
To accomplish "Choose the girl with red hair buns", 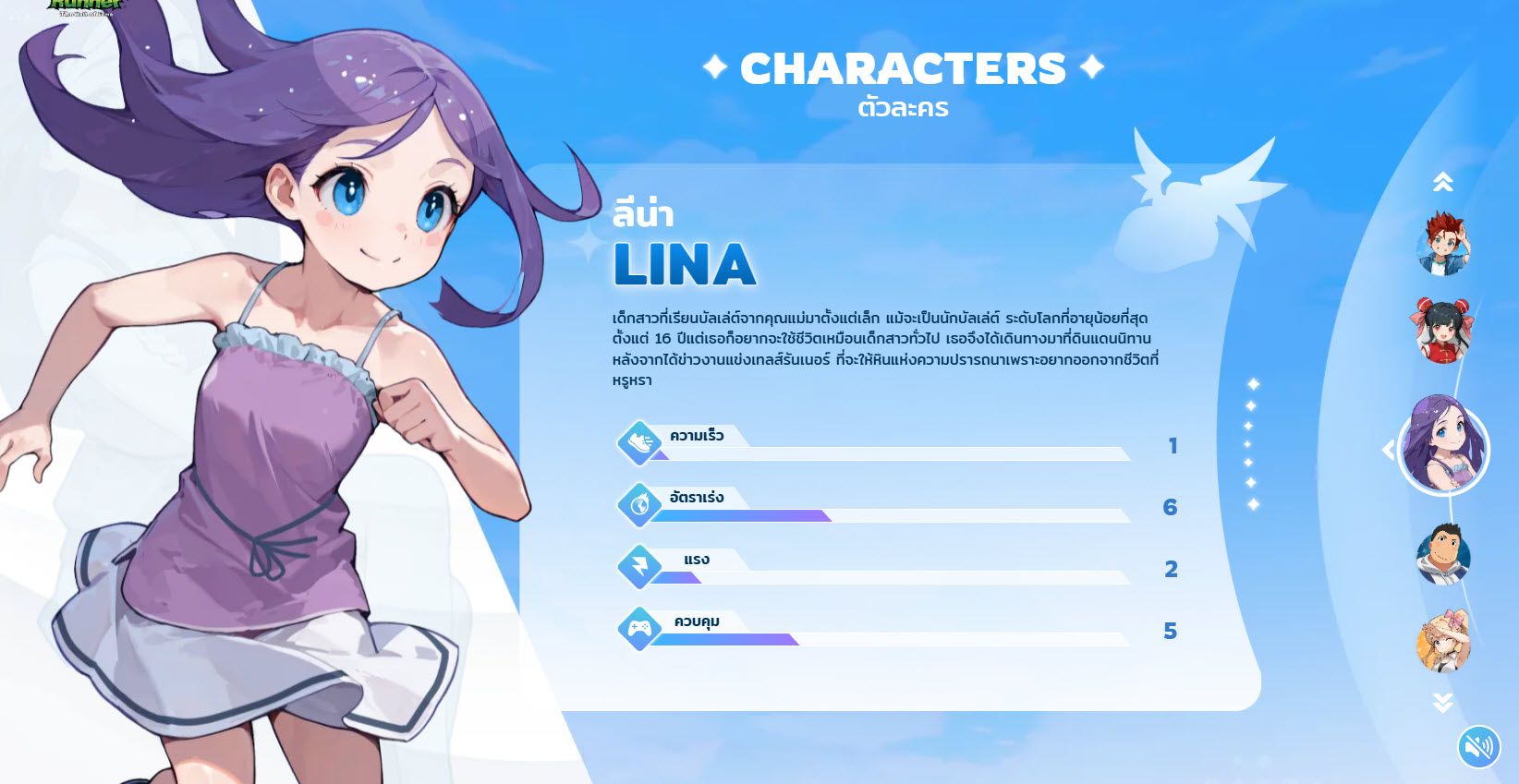I will [1442, 330].
